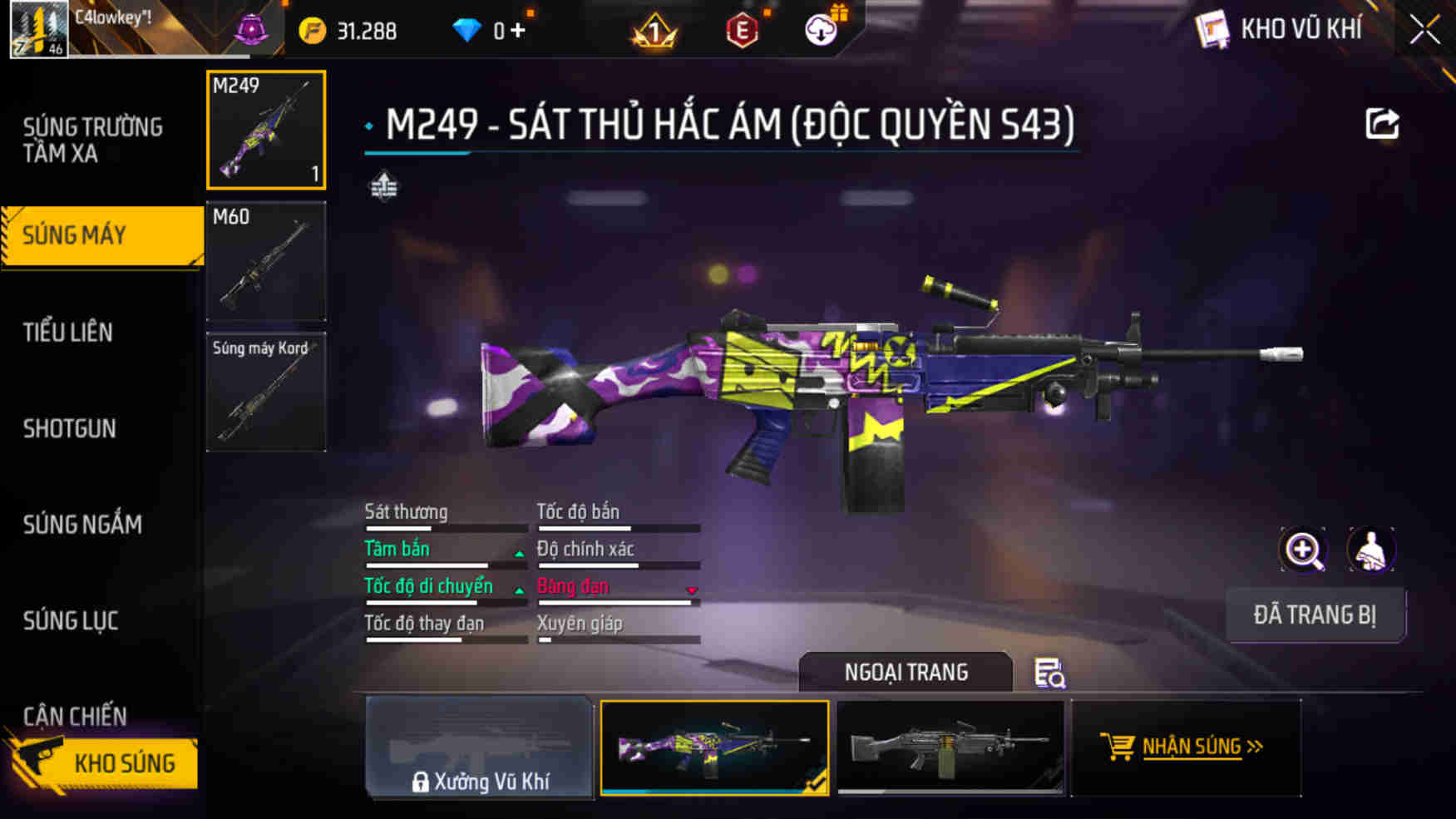This screenshot has height=819, width=1456.
Task: Switch to the SHOTGUN category
Action: pos(69,429)
